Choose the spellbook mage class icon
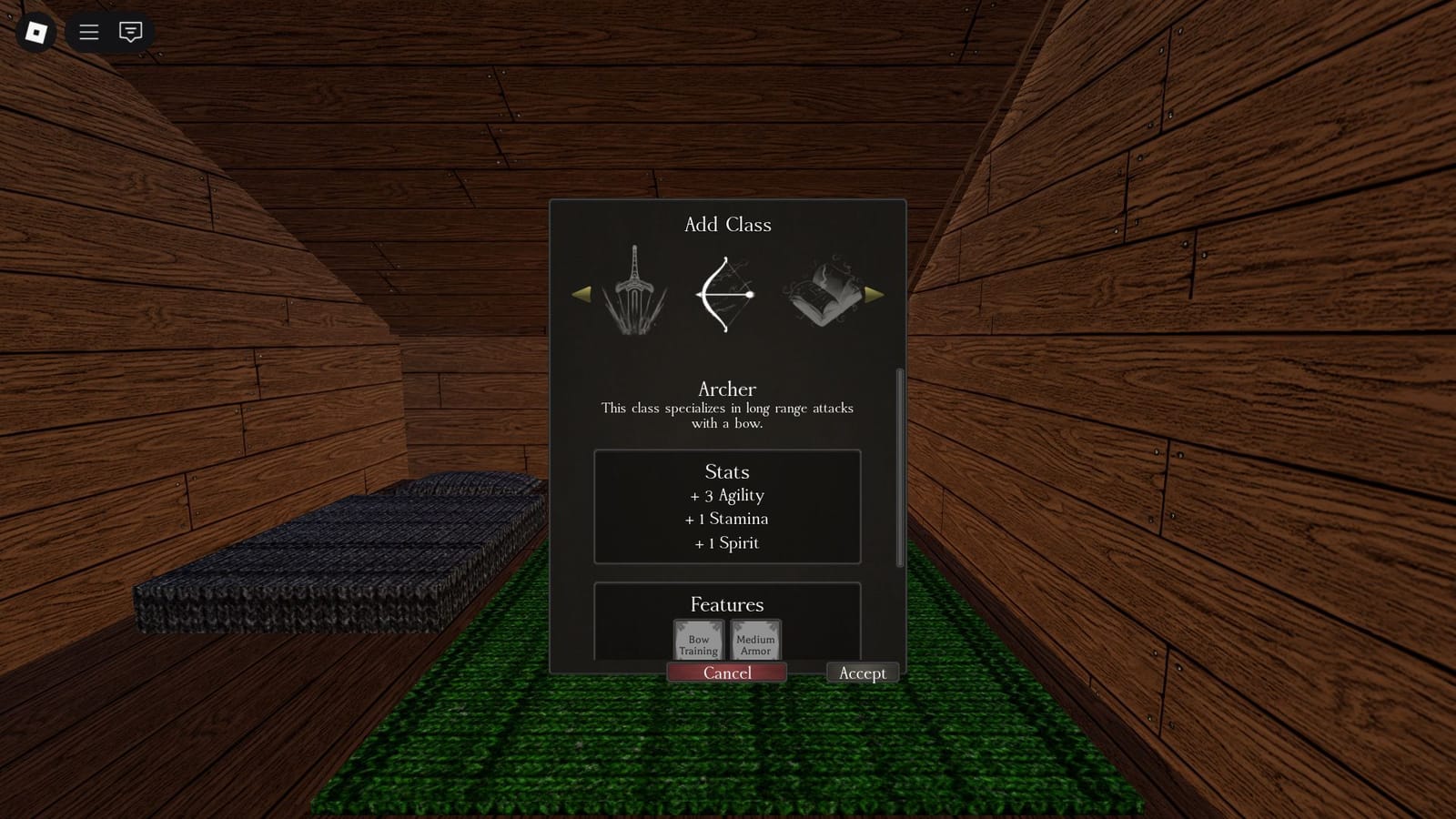Viewport: 1456px width, 819px height. click(x=822, y=291)
